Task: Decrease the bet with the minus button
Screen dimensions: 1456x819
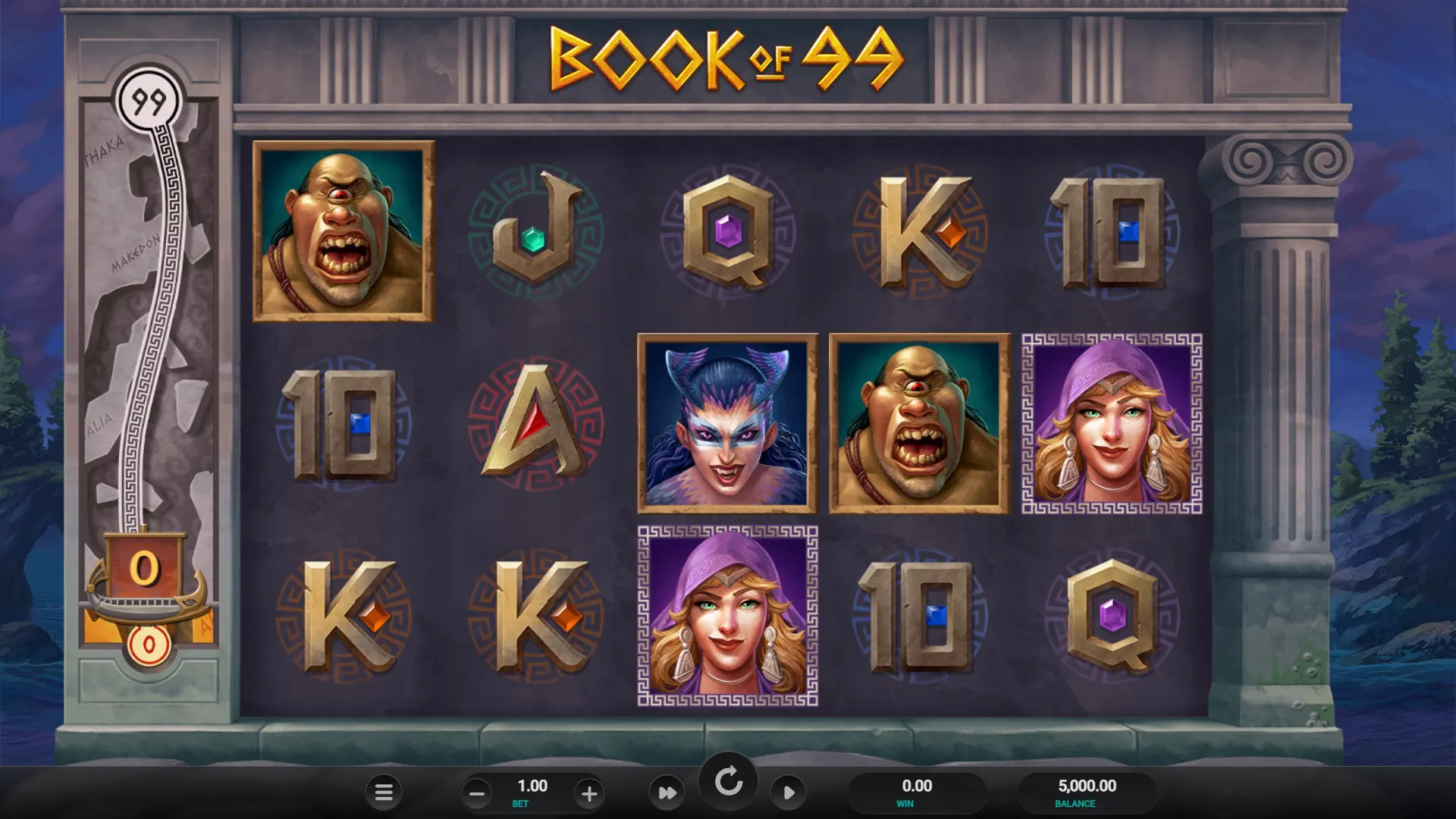Action: coord(477,794)
